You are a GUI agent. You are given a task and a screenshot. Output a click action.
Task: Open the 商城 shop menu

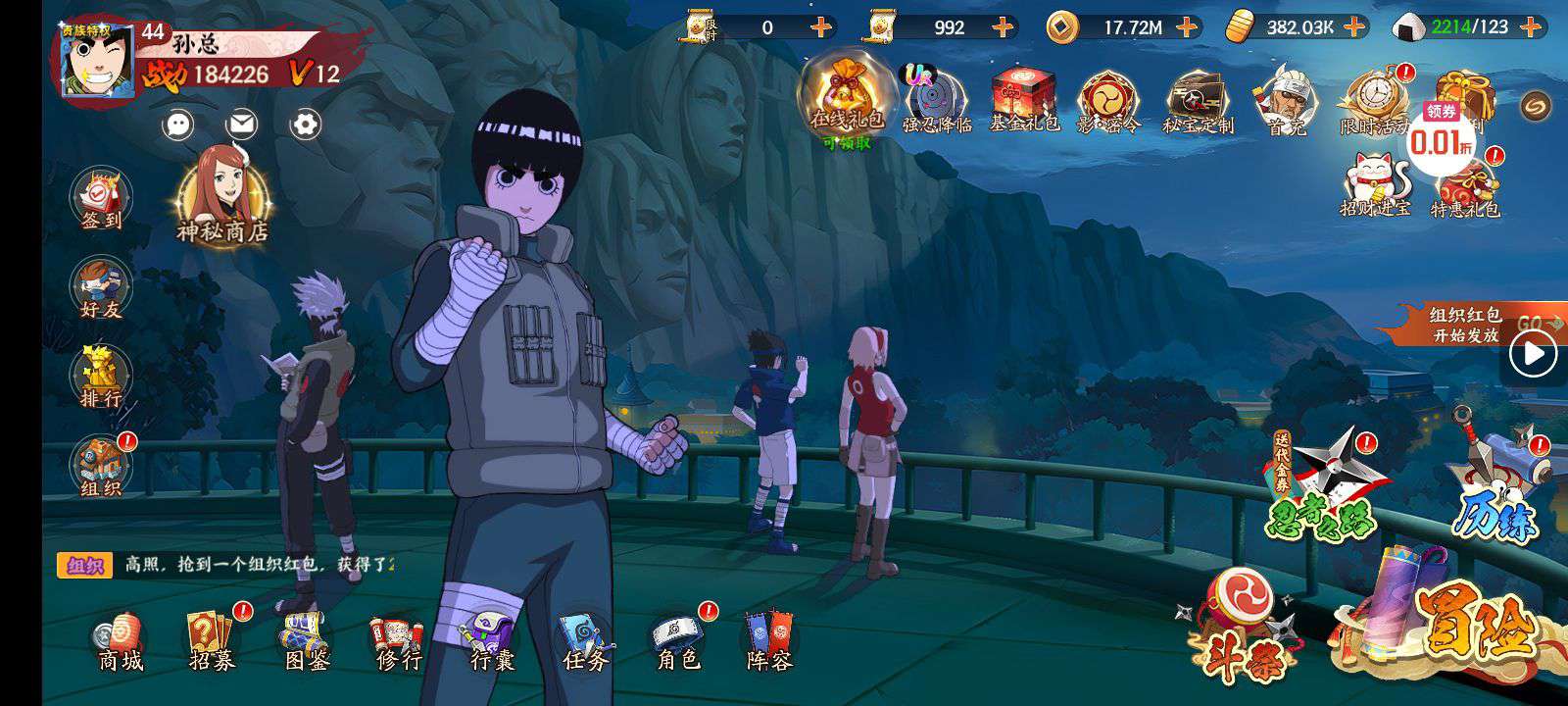point(120,642)
